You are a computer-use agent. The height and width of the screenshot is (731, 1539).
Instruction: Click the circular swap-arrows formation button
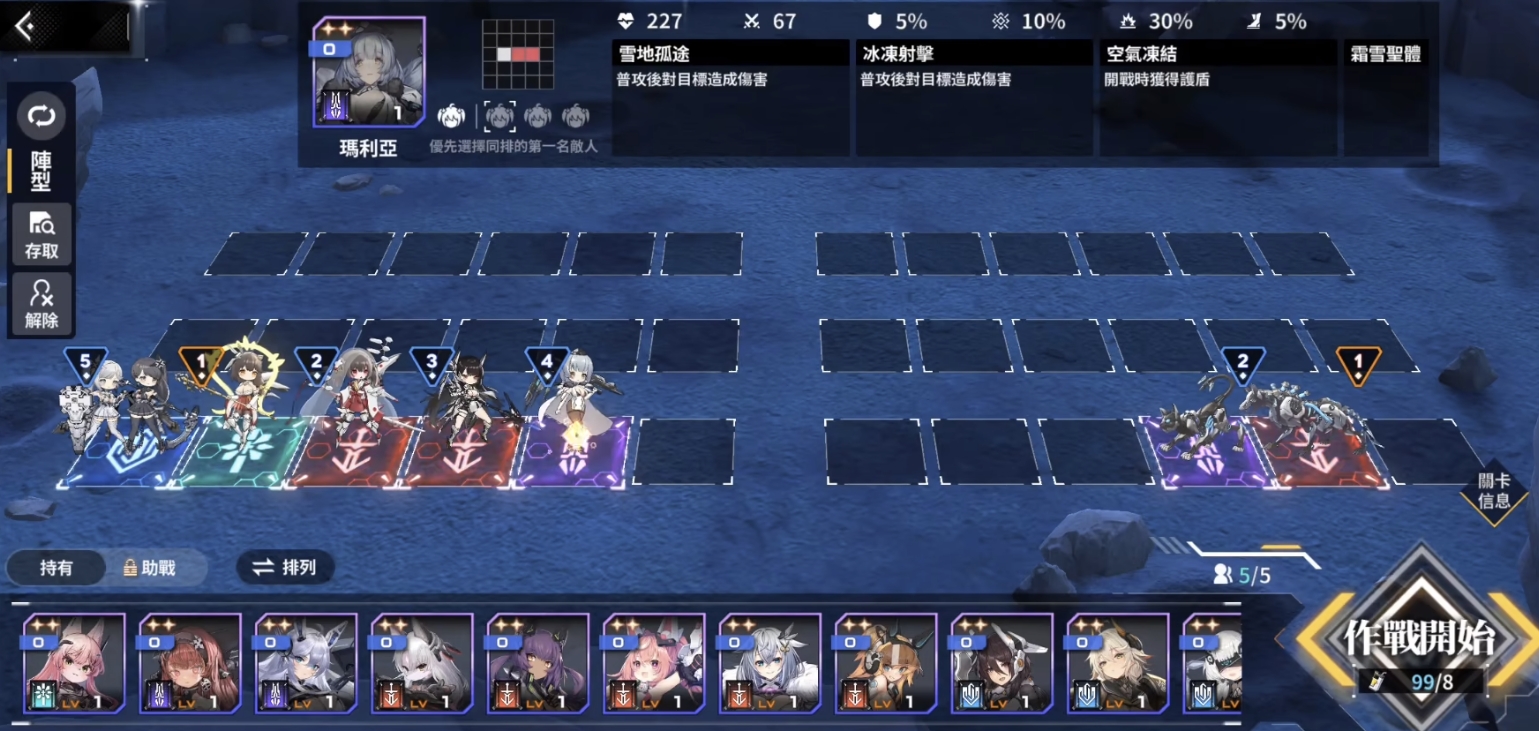coord(41,117)
